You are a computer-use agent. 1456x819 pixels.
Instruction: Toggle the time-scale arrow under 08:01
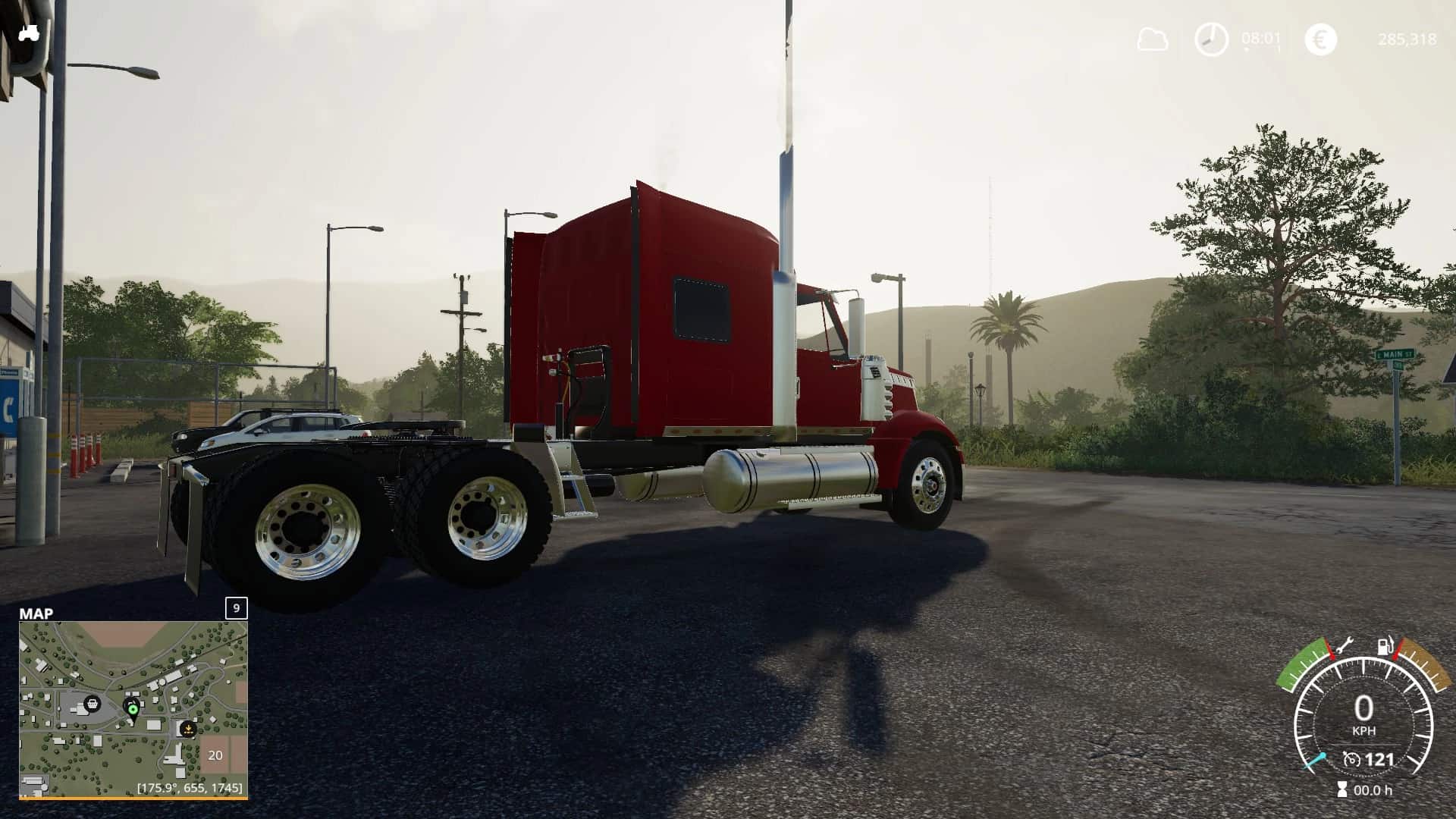[1247, 48]
